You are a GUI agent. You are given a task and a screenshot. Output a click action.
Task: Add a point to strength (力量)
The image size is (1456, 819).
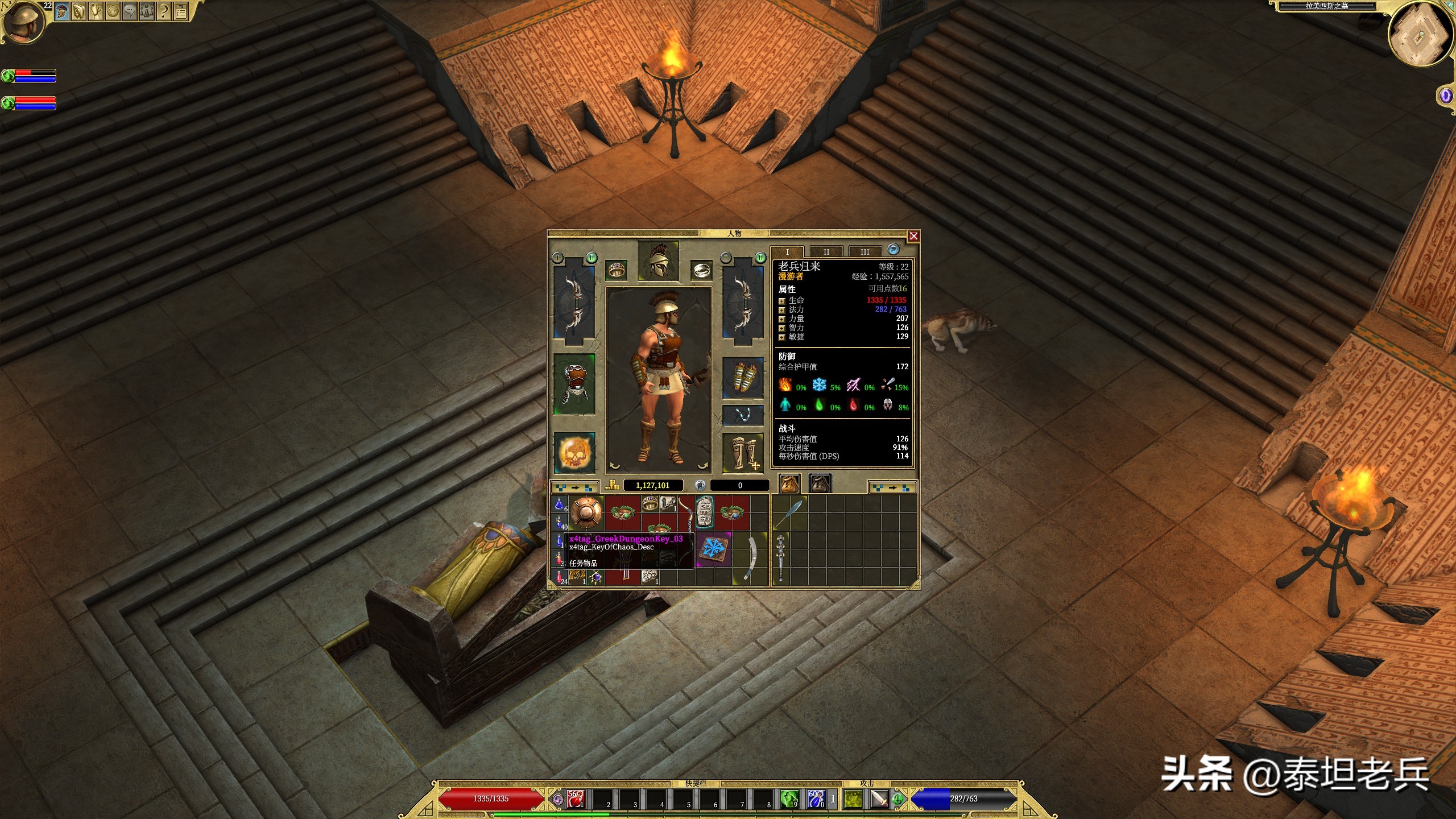pyautogui.click(x=782, y=319)
